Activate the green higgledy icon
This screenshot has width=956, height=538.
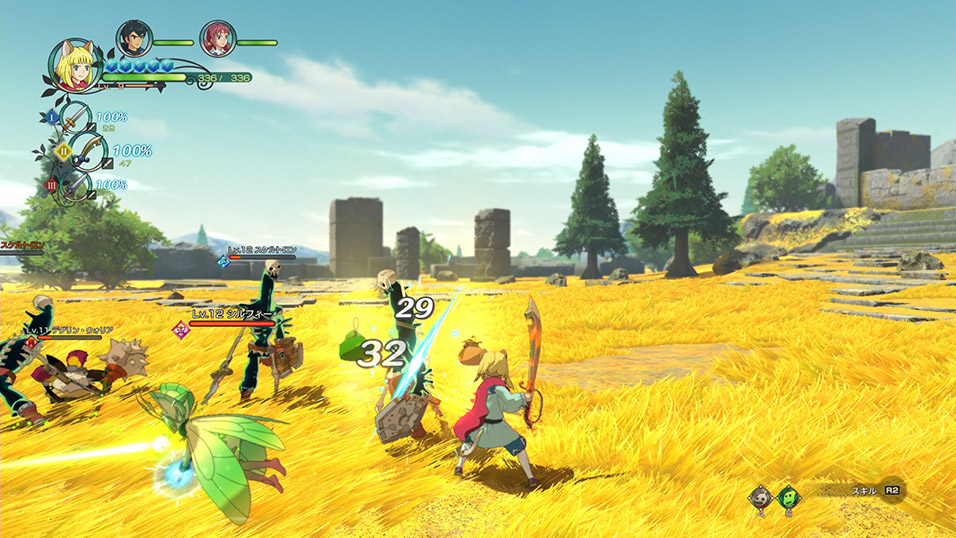(x=789, y=496)
